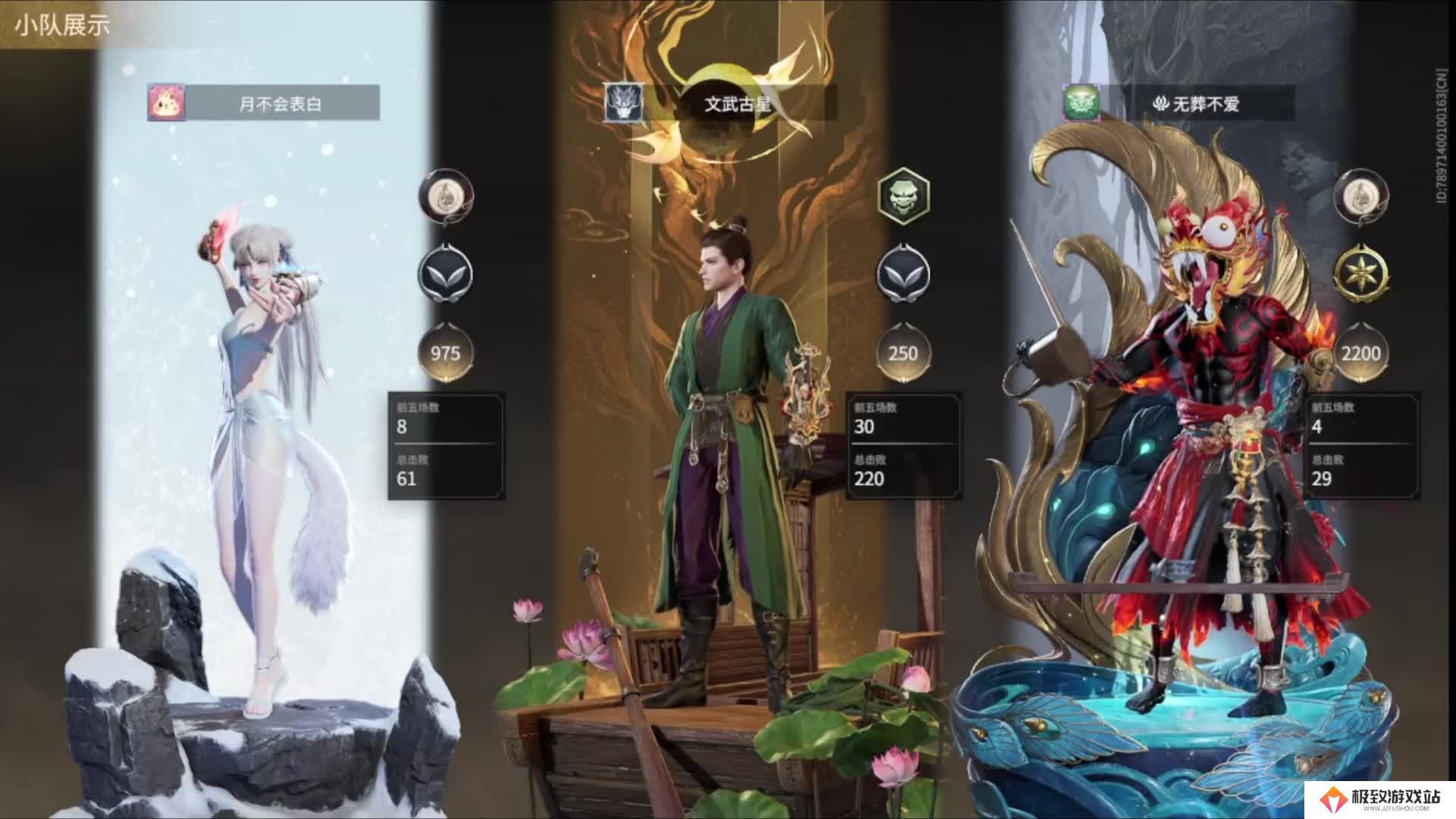Open the stats panel showing 4 and 29
This screenshot has width=1456, height=819.
(1361, 446)
